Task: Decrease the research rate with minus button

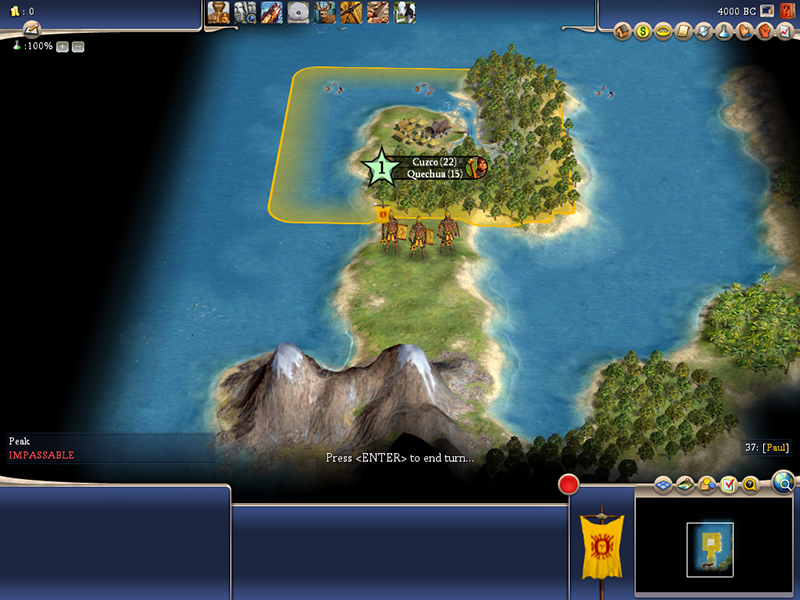Action: [78, 47]
